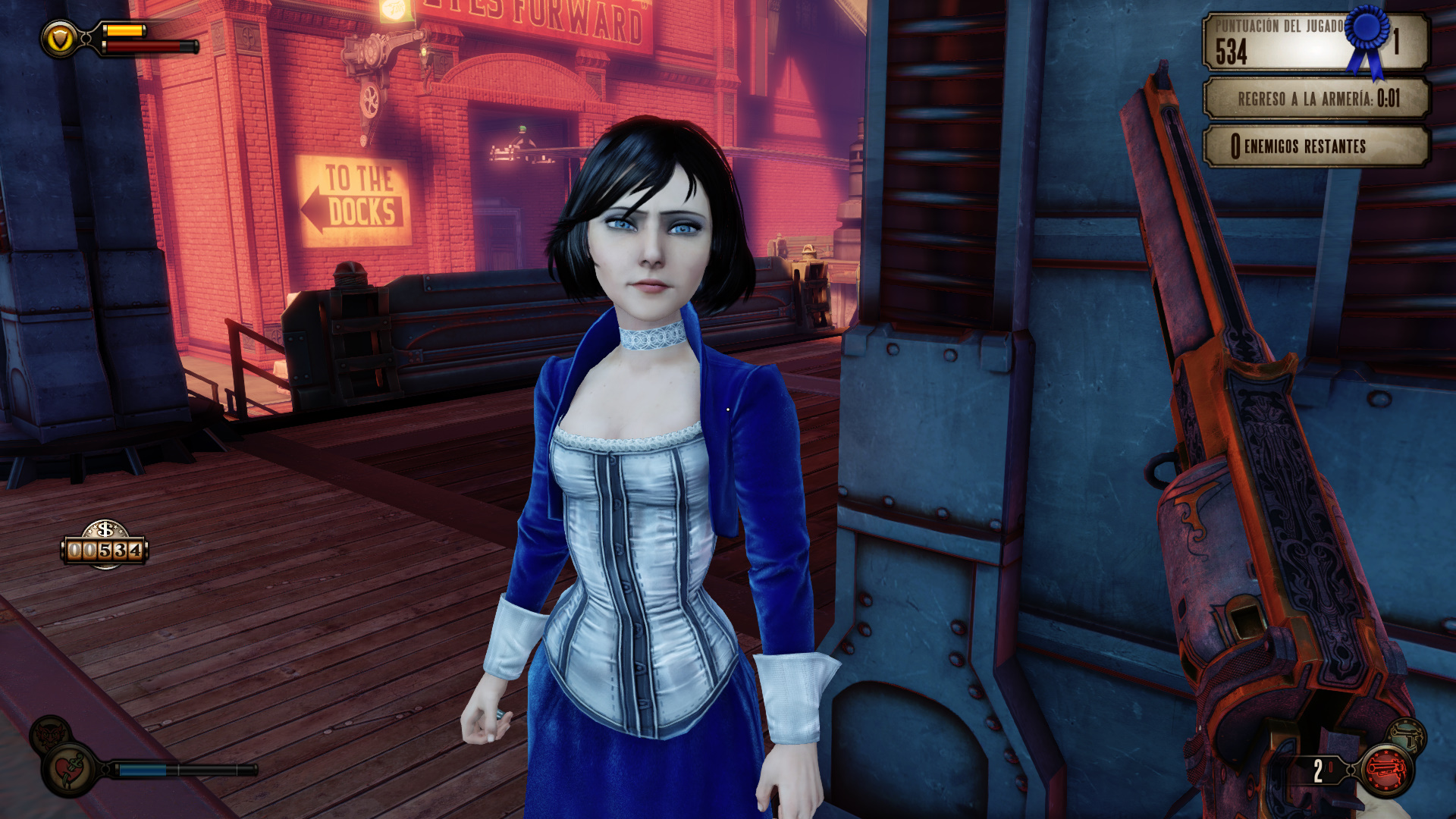Screen dimensions: 1456x819
Task: Select the red hand cannon weapon icon
Action: 1386,771
